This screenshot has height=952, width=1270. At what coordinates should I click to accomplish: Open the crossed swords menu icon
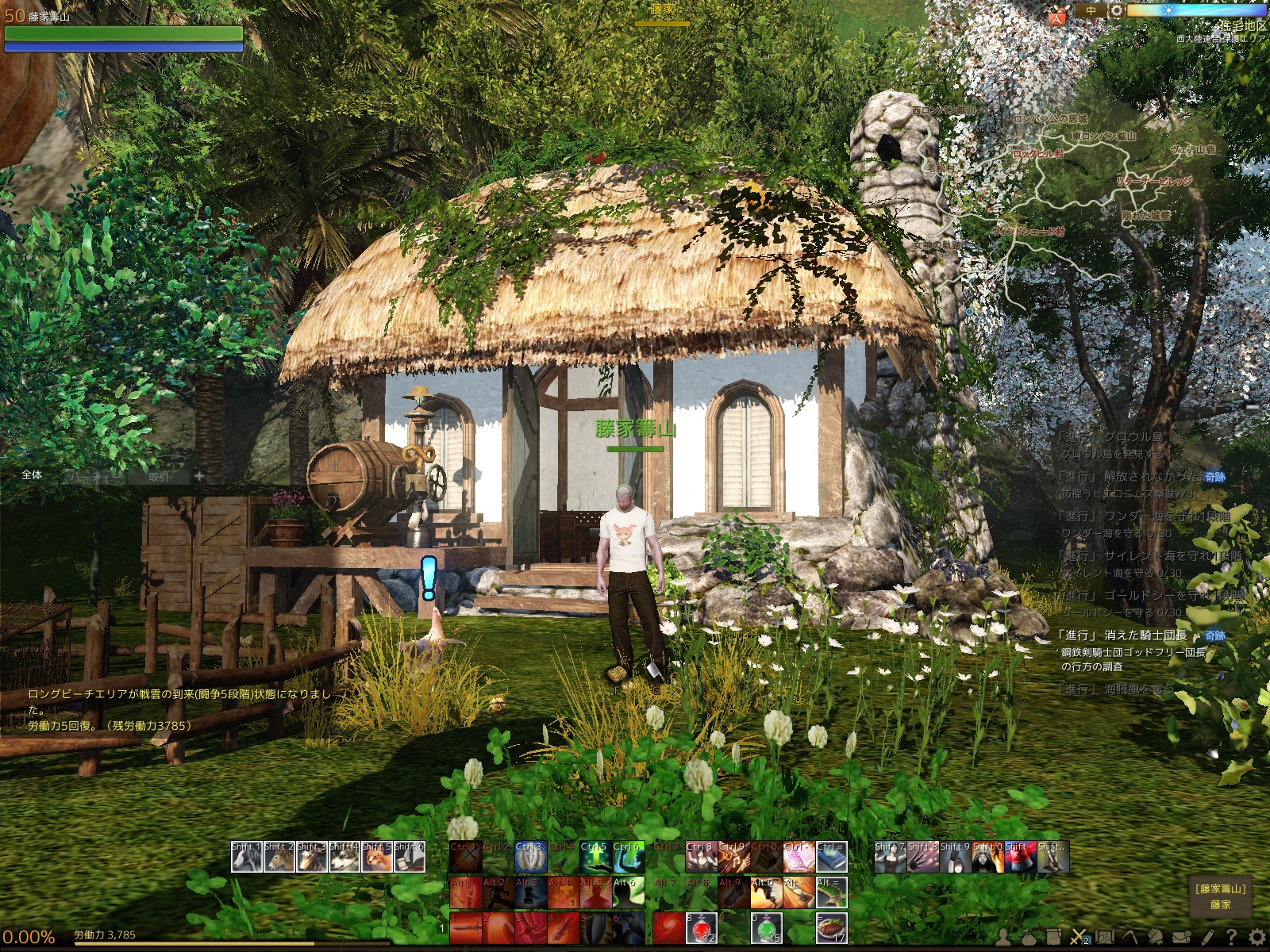pyautogui.click(x=1078, y=938)
